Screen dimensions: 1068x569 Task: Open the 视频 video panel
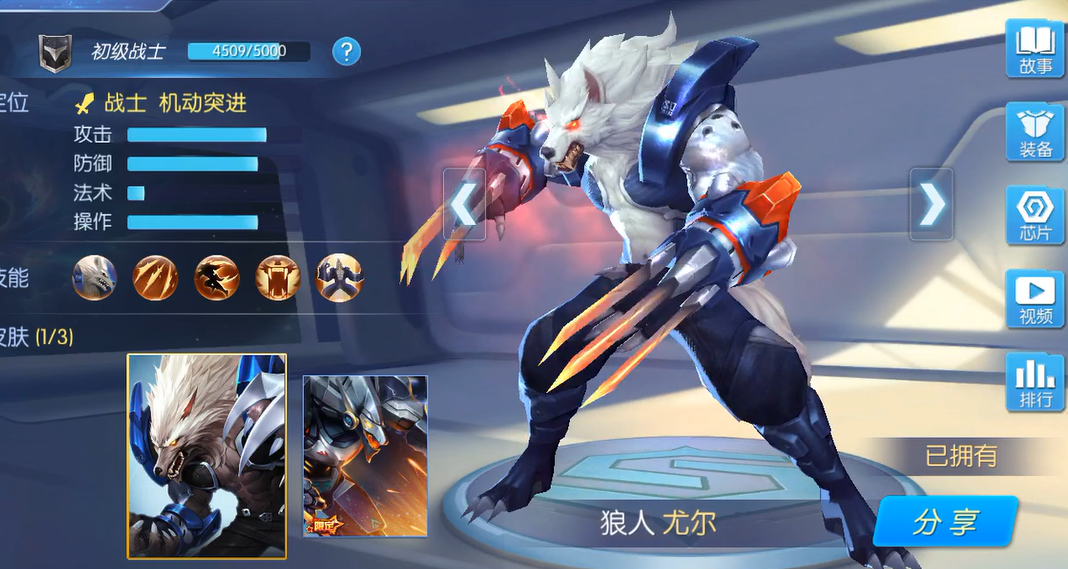(1035, 299)
